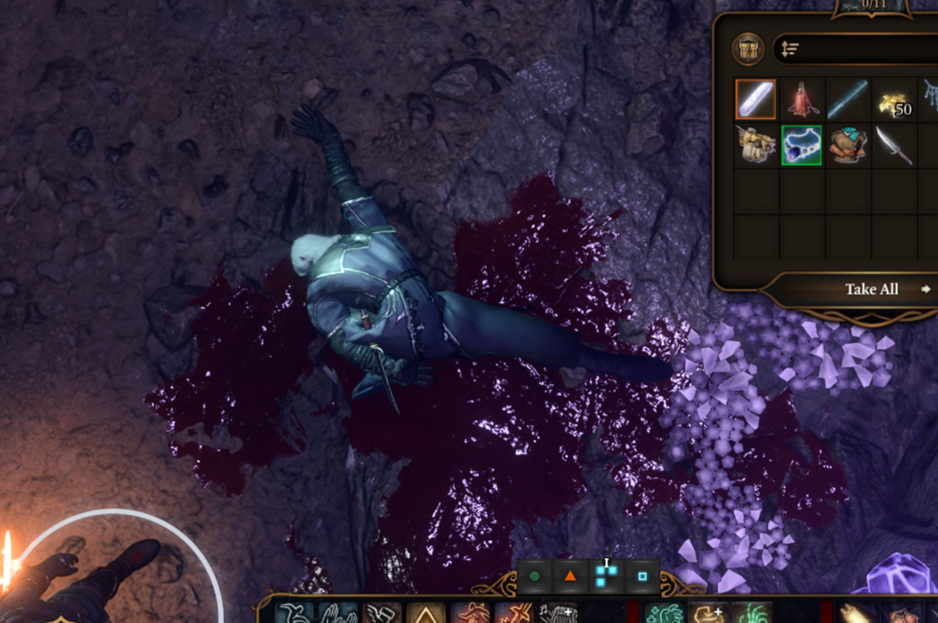Click the round container icon in loot header
Screen dimensions: 938x623
pos(747,48)
